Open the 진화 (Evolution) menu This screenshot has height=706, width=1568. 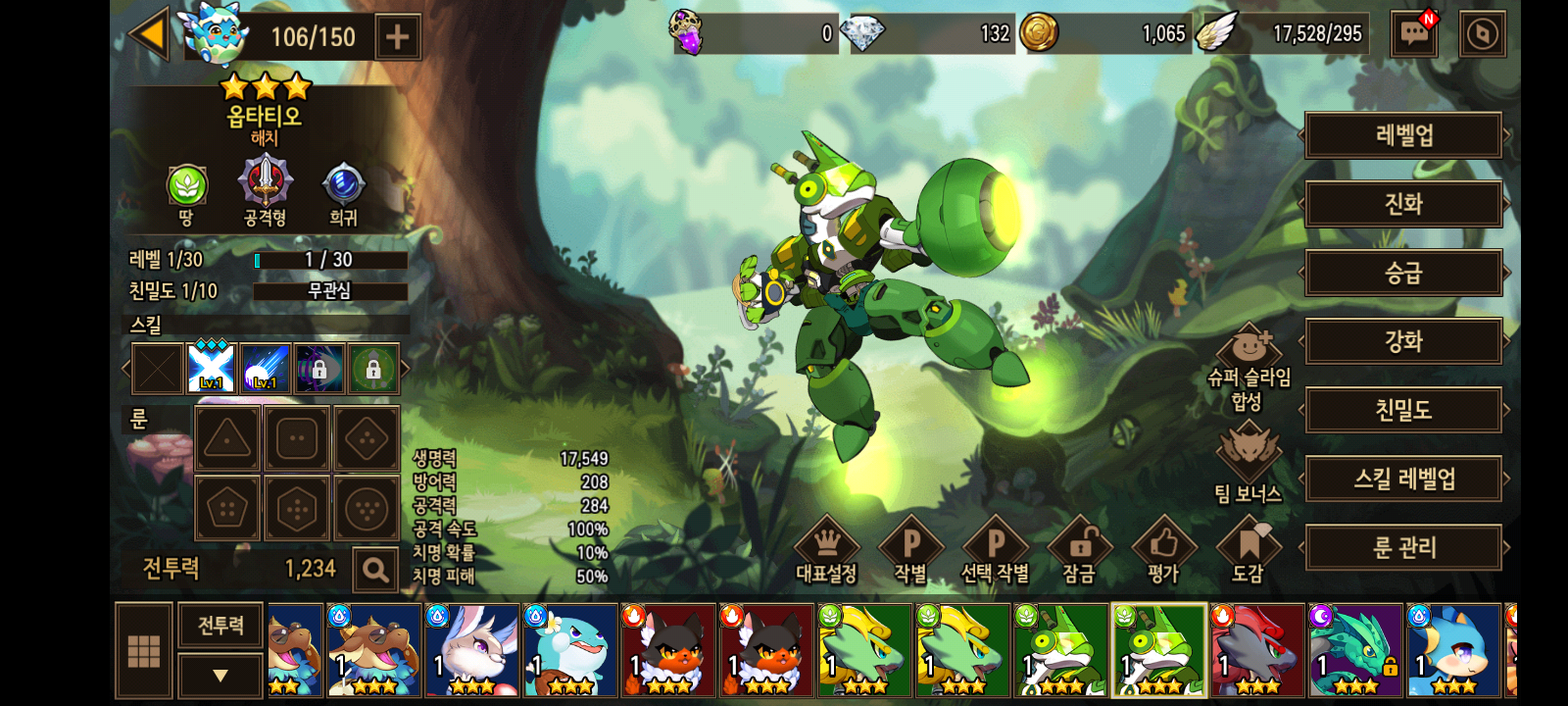click(1403, 204)
